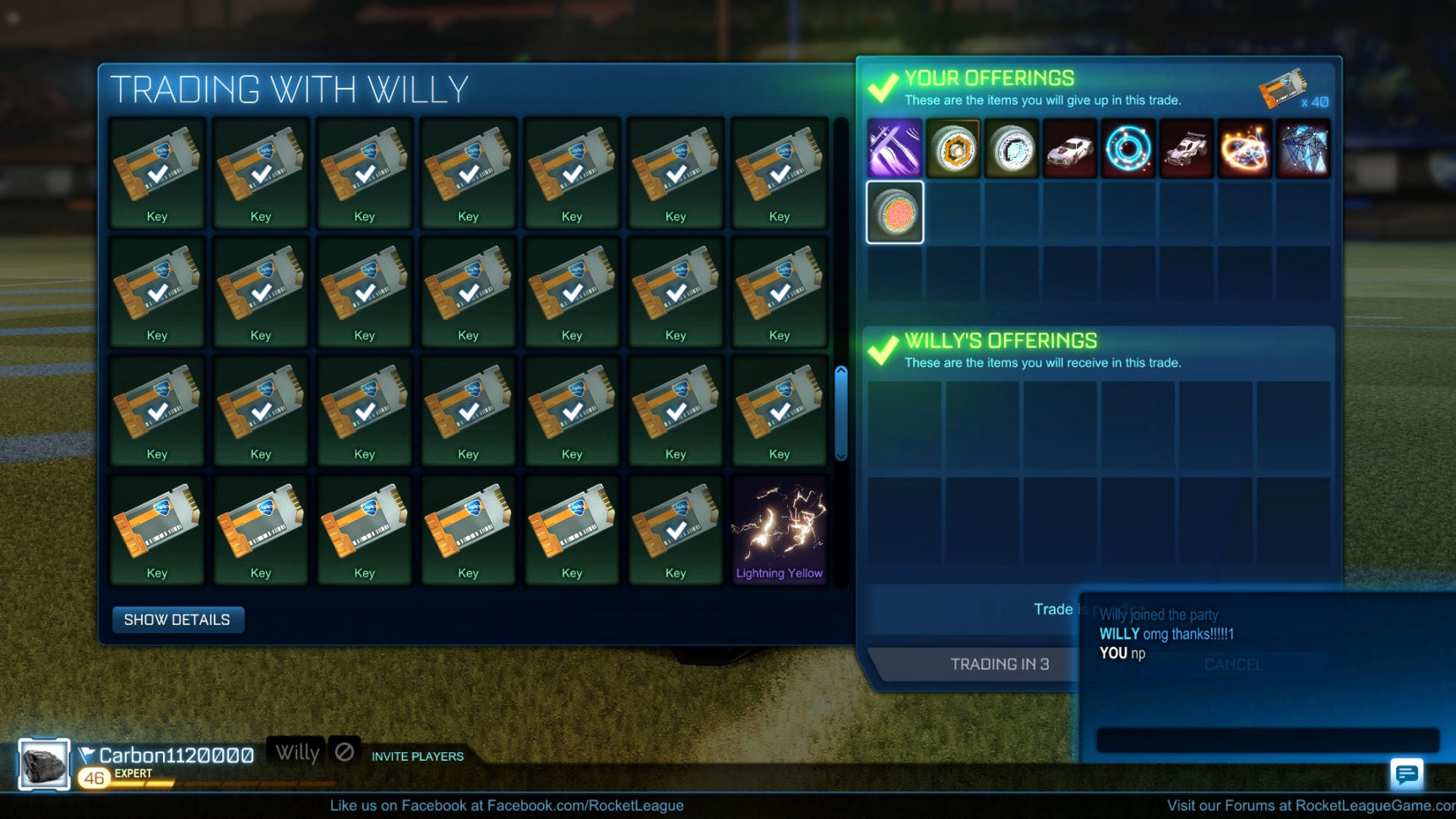Image resolution: width=1456 pixels, height=819 pixels.
Task: Cancel the trade
Action: pos(1234,665)
